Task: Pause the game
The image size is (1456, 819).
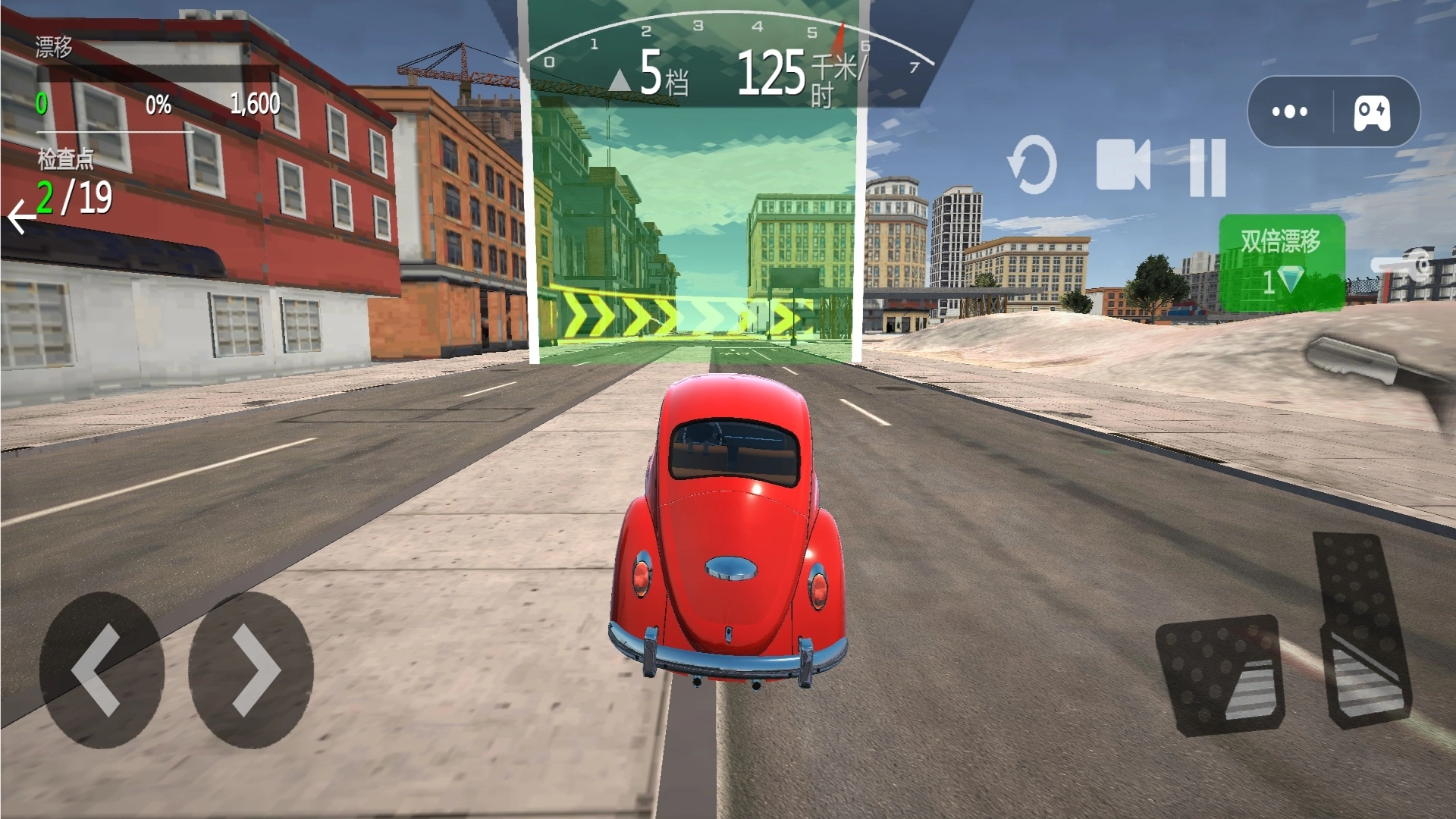Action: (x=1207, y=167)
